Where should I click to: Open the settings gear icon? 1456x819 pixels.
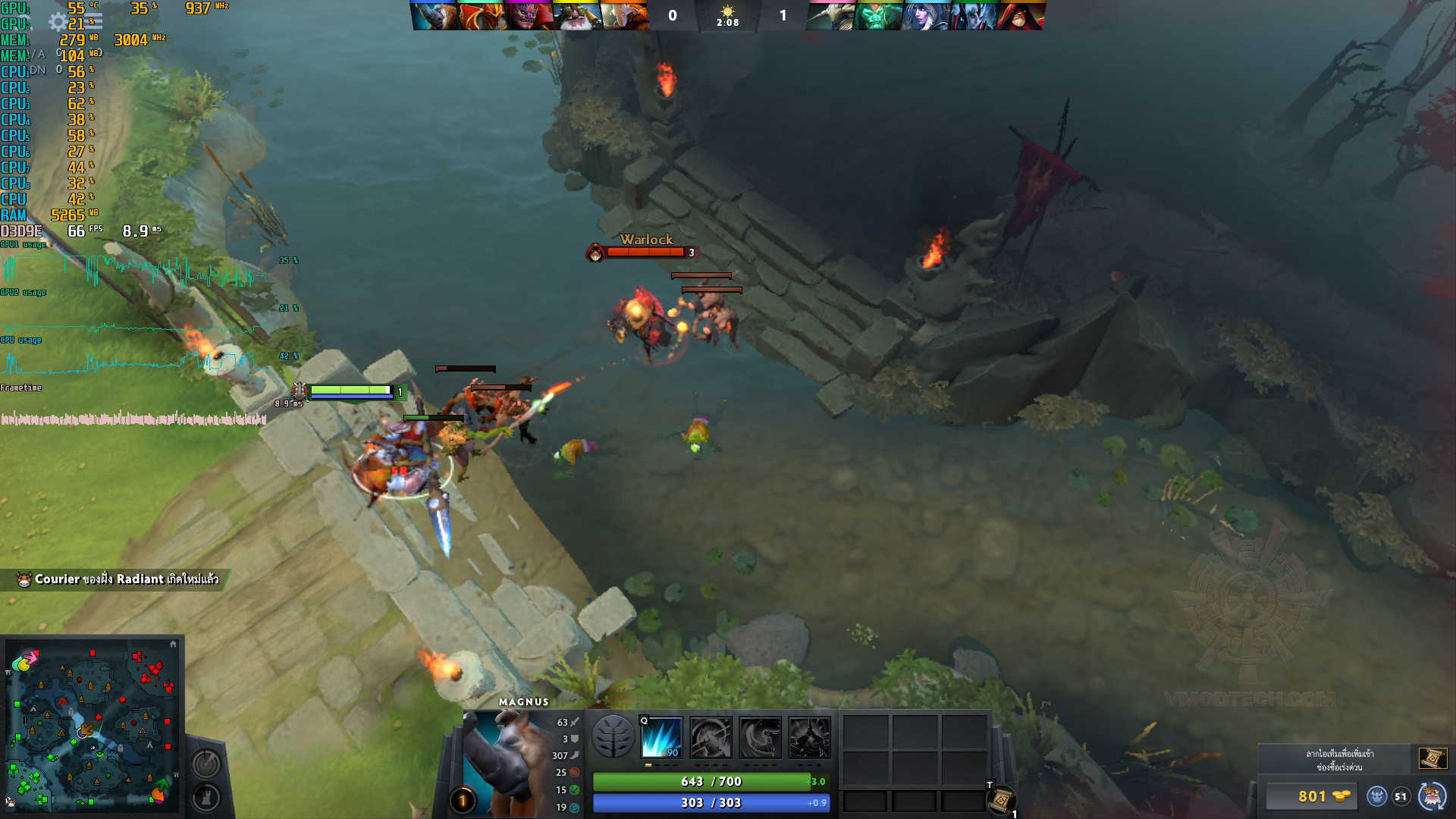pyautogui.click(x=58, y=22)
